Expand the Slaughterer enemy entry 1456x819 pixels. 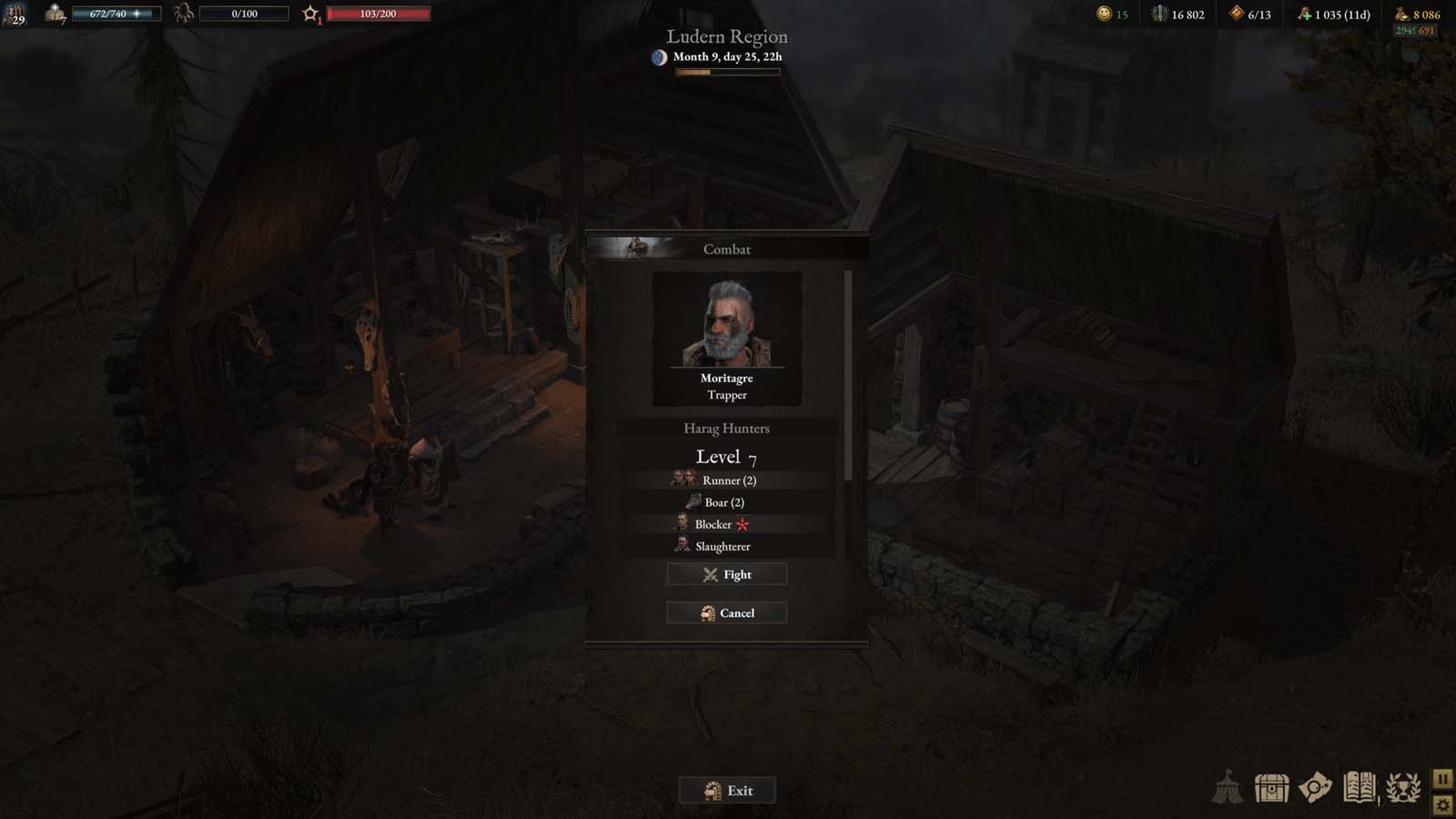726,546
